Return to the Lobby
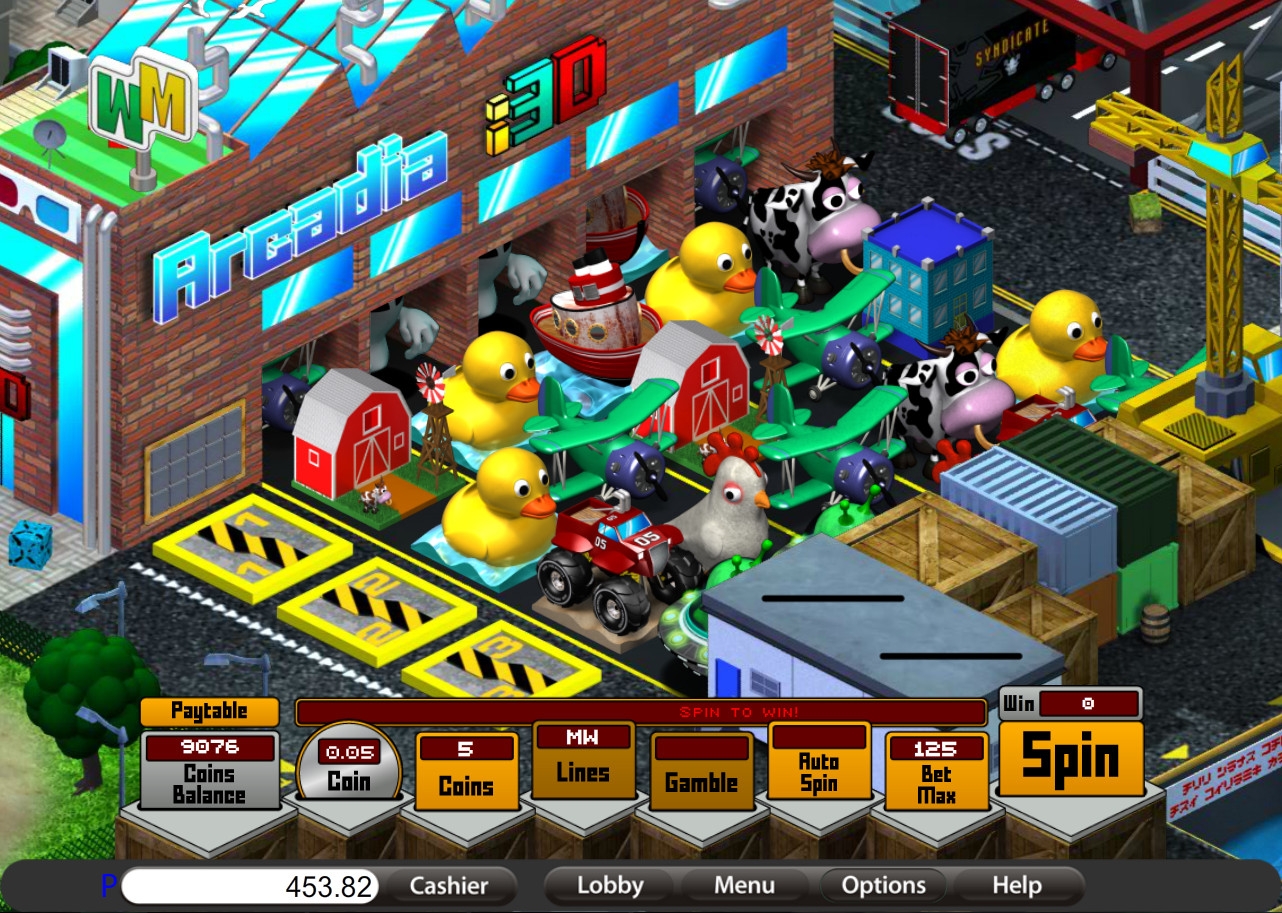Viewport: 1282px width, 913px height. [610, 886]
